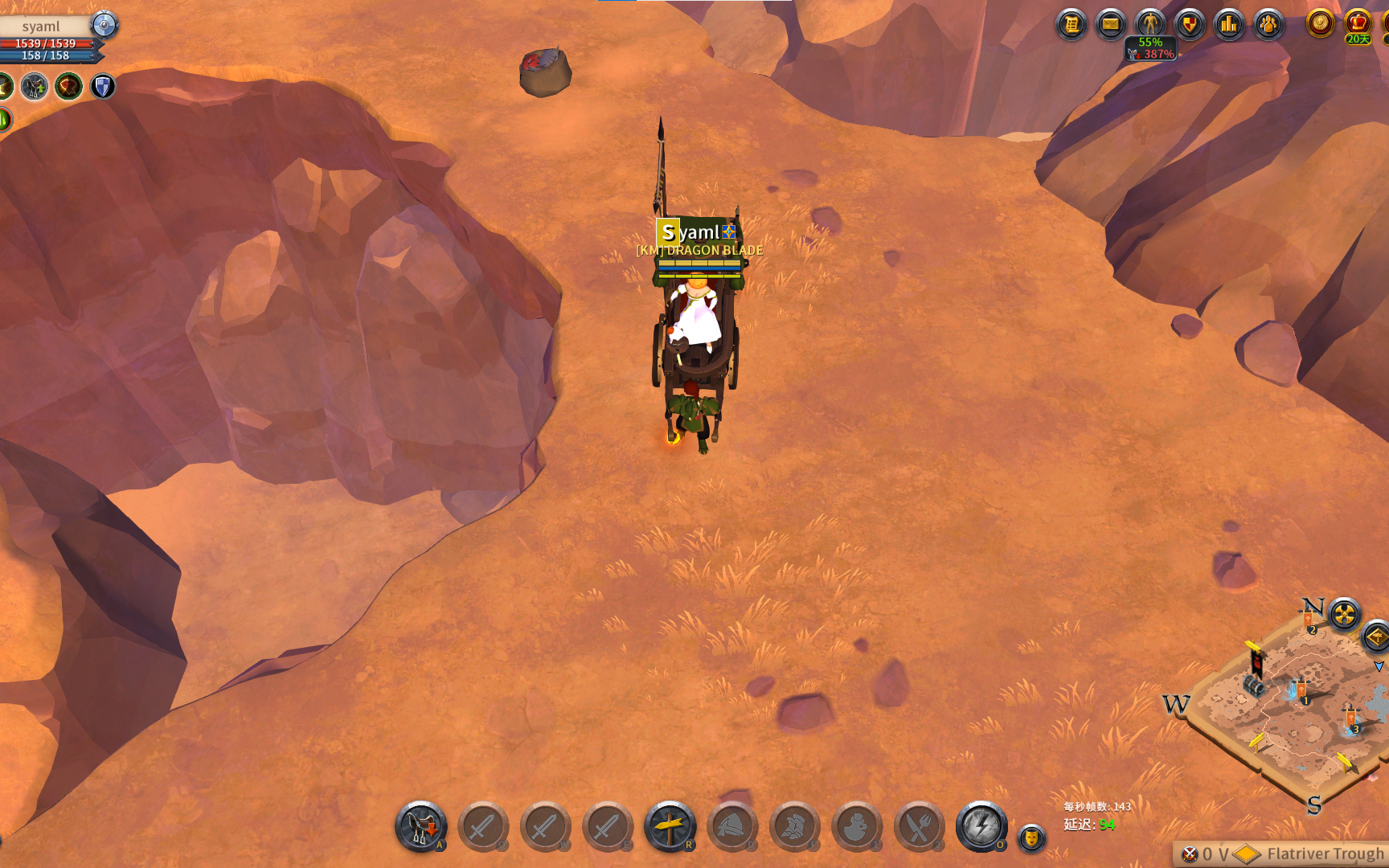Open the mail envelope icon
The image size is (1389, 868).
[x=1111, y=25]
